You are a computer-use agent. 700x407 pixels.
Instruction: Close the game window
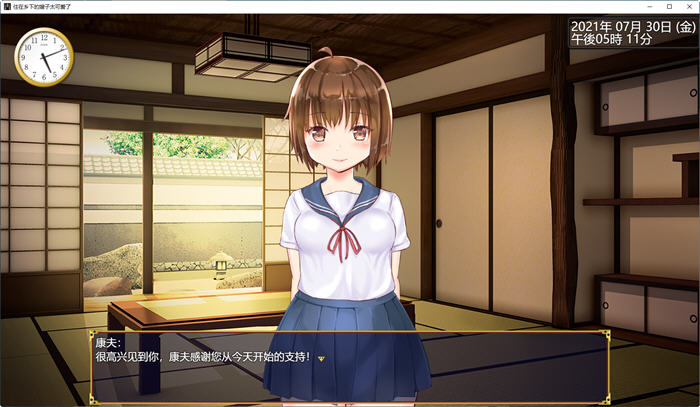(688, 6)
